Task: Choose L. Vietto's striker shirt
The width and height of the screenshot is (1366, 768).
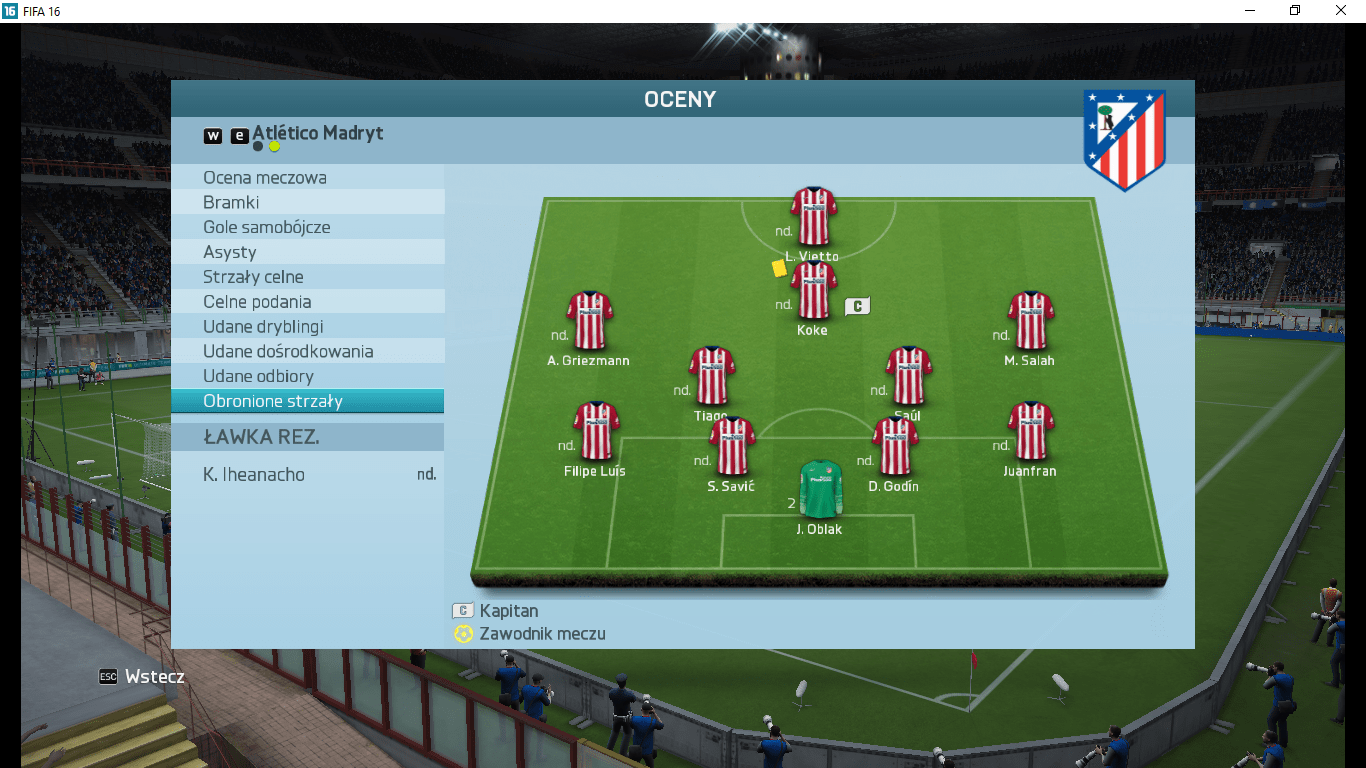Action: [813, 215]
